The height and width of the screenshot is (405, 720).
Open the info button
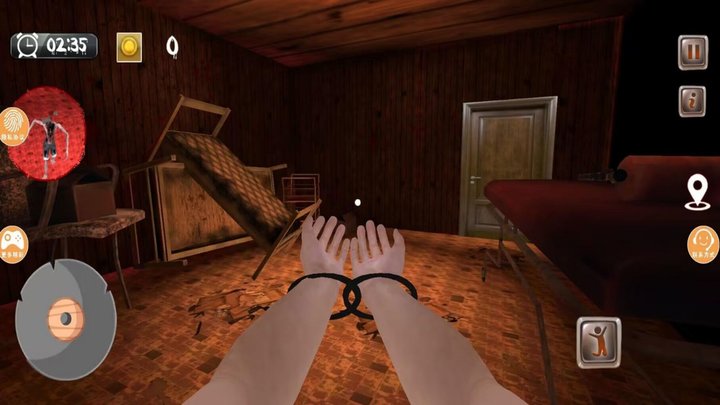[x=692, y=101]
